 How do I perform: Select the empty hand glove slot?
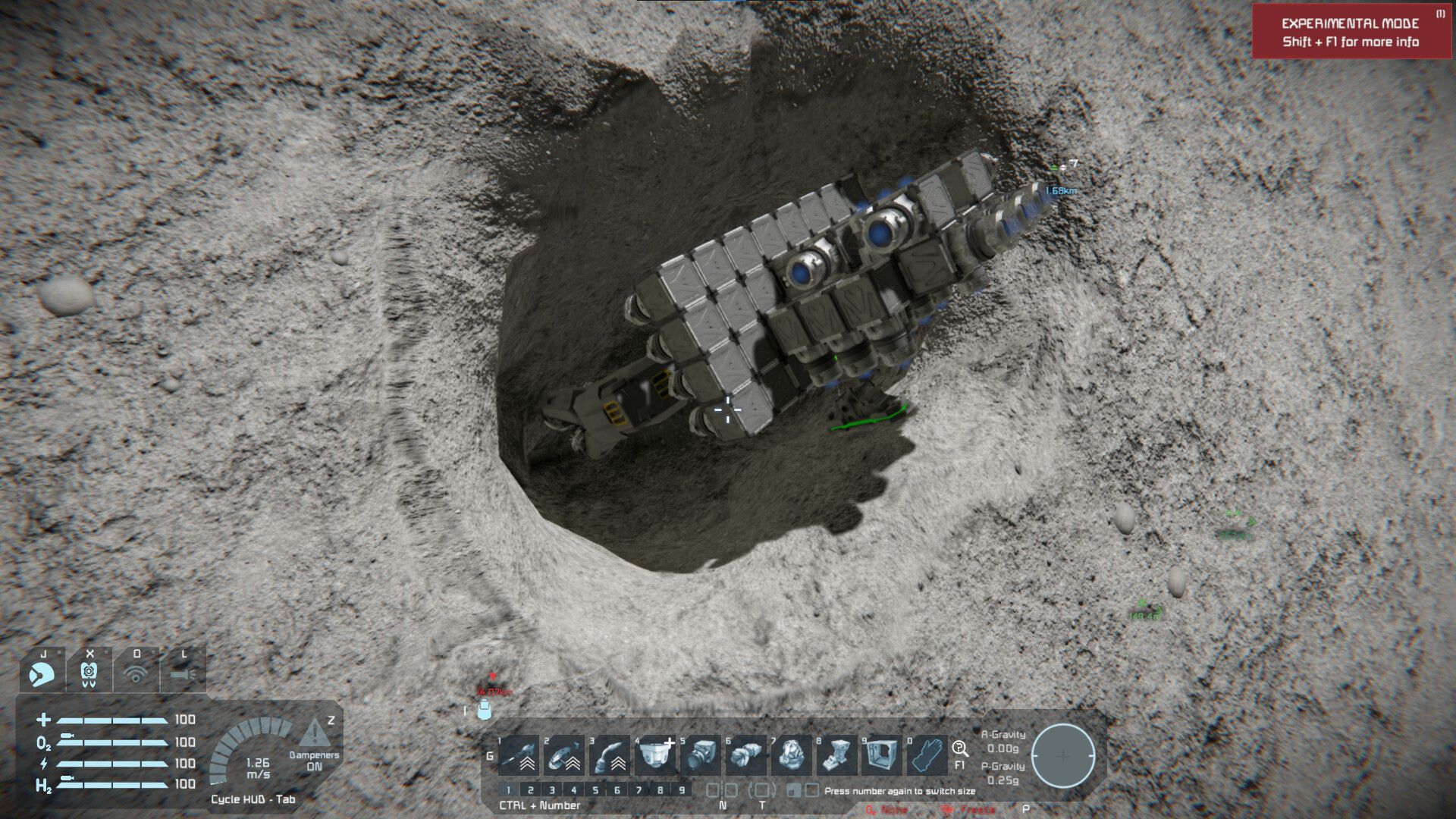click(927, 755)
